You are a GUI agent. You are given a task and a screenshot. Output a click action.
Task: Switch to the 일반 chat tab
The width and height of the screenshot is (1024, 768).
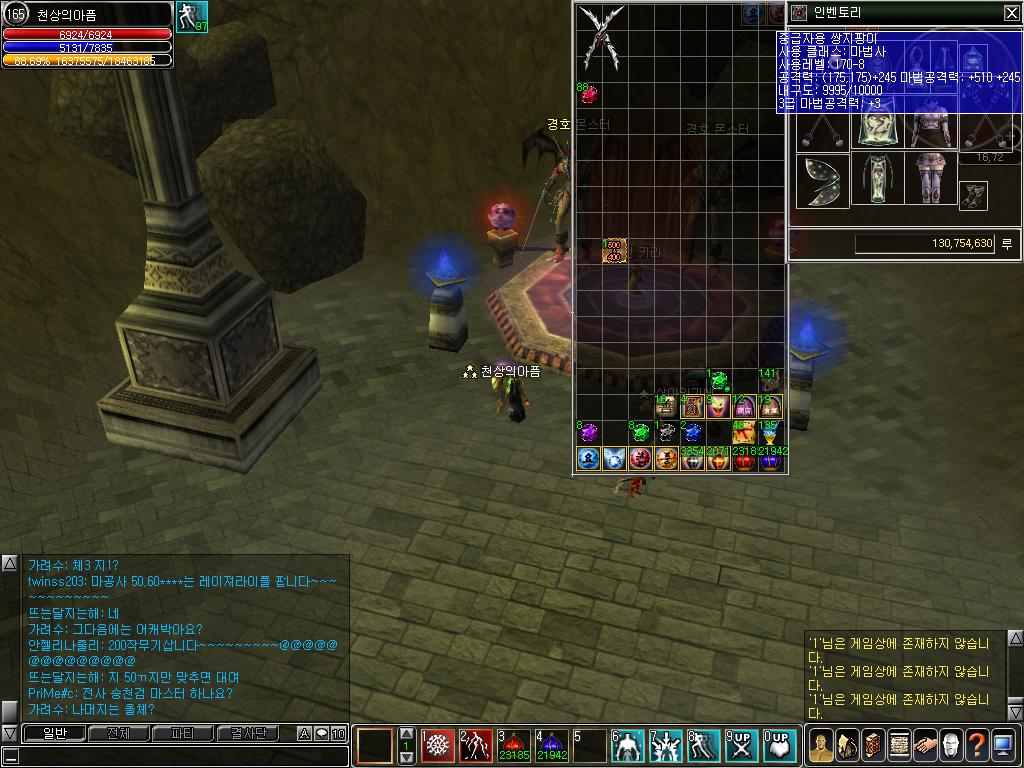tap(54, 734)
